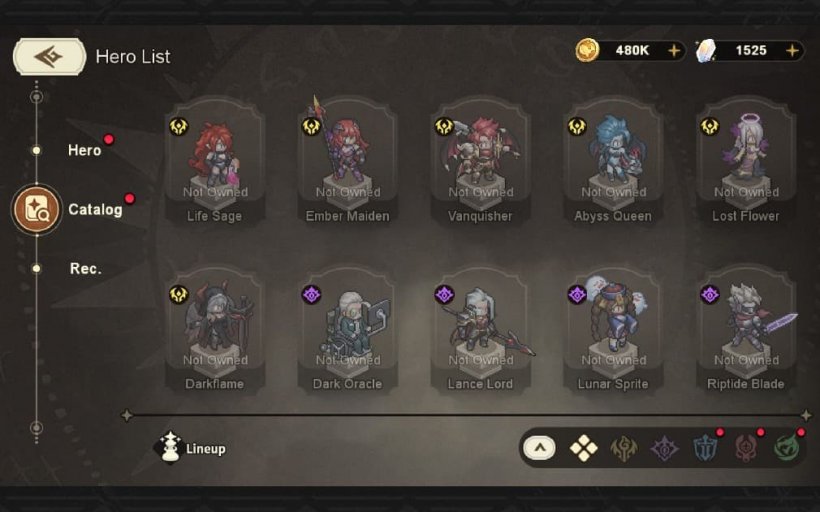The height and width of the screenshot is (512, 820).
Task: View the Abyss Queen hero card
Action: [613, 165]
